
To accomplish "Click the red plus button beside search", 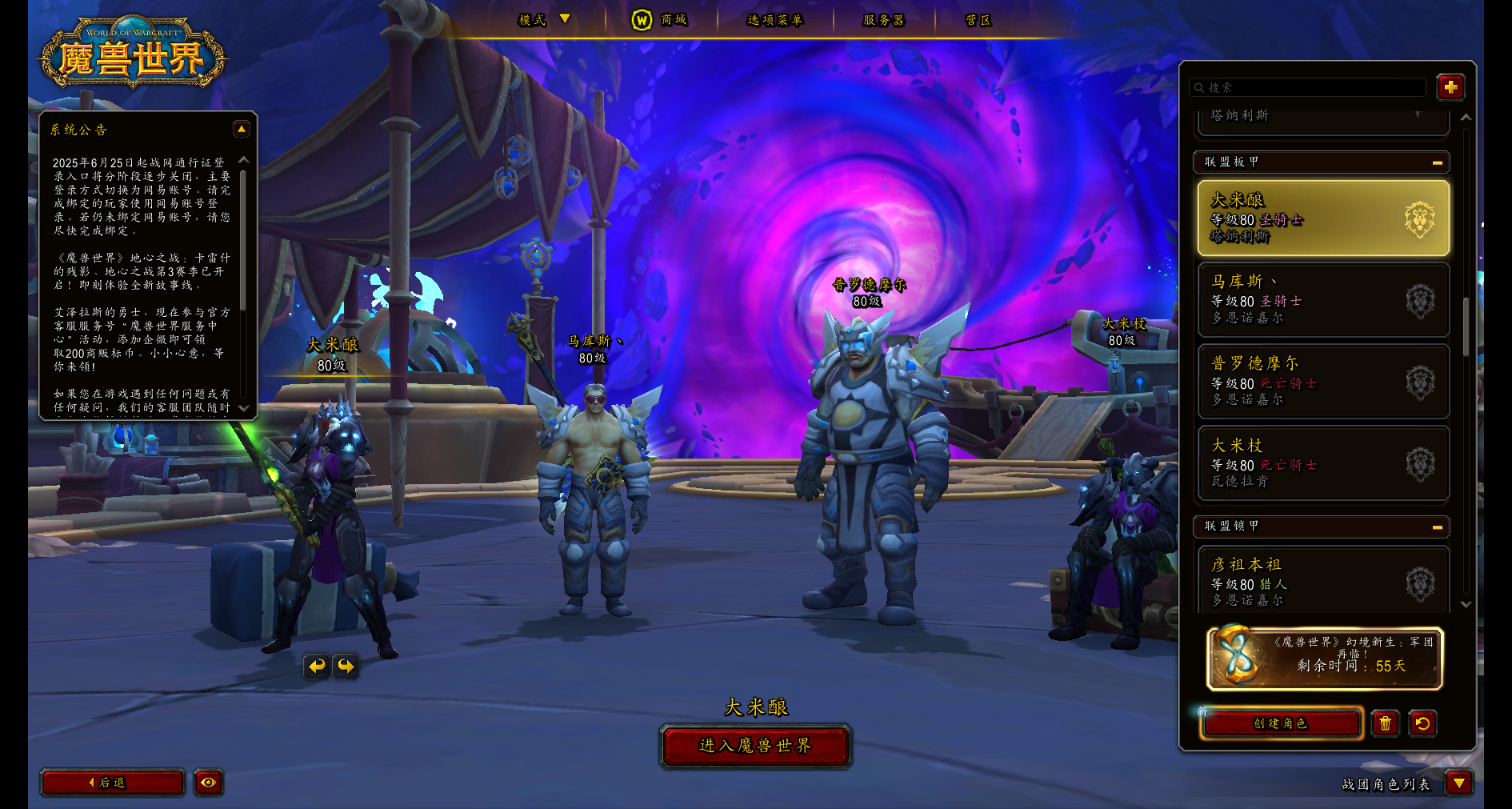I will pyautogui.click(x=1450, y=87).
